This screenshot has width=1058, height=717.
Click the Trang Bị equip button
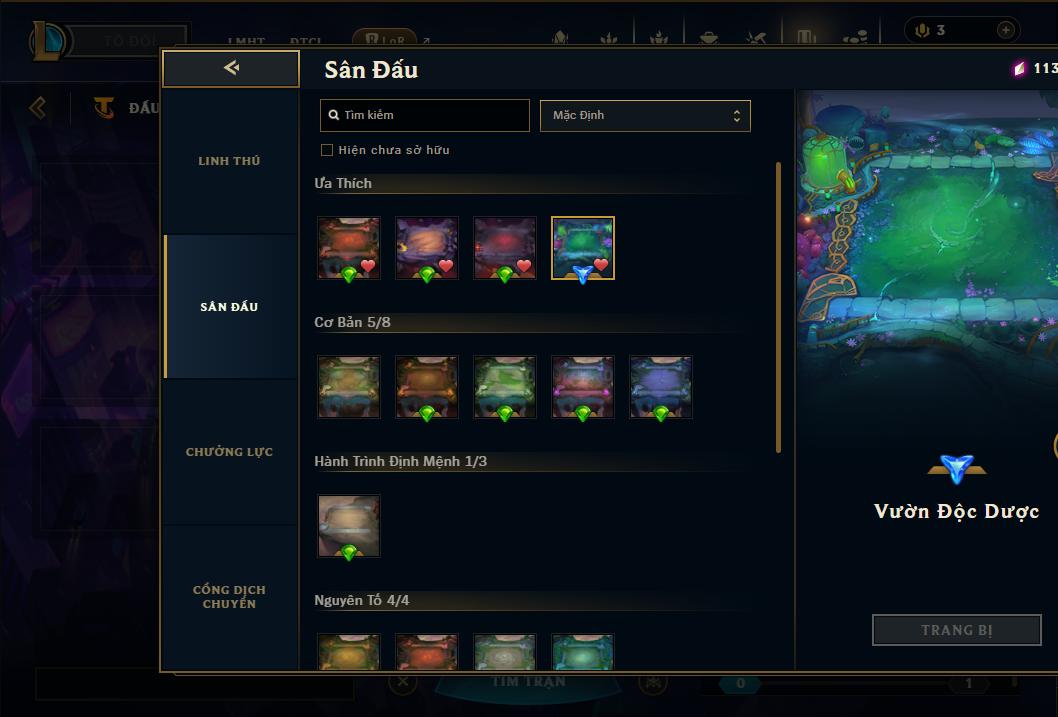point(957,630)
